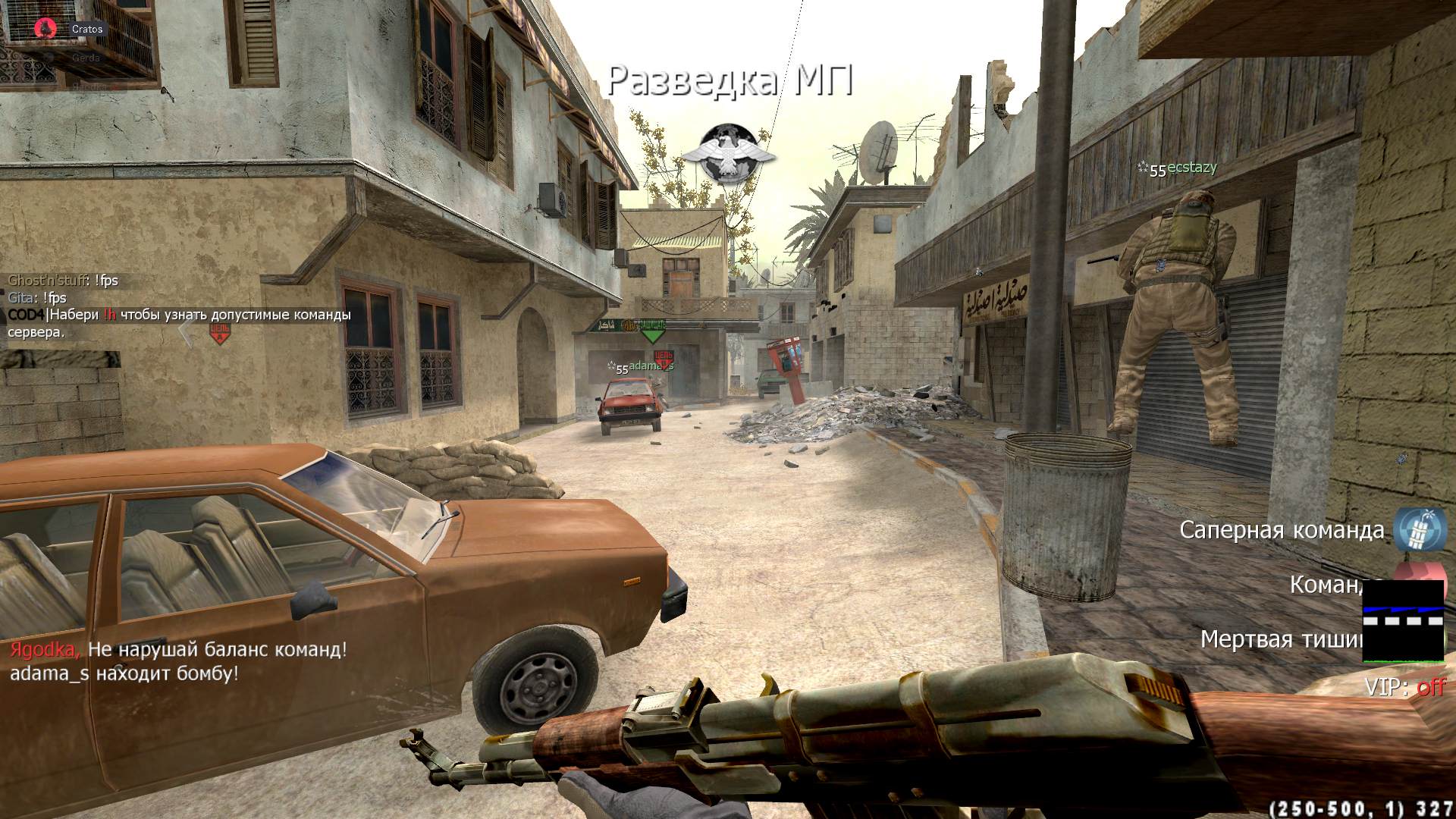Click the Саперная команда dynamite perk icon
This screenshot has height=819, width=1456.
(x=1420, y=529)
